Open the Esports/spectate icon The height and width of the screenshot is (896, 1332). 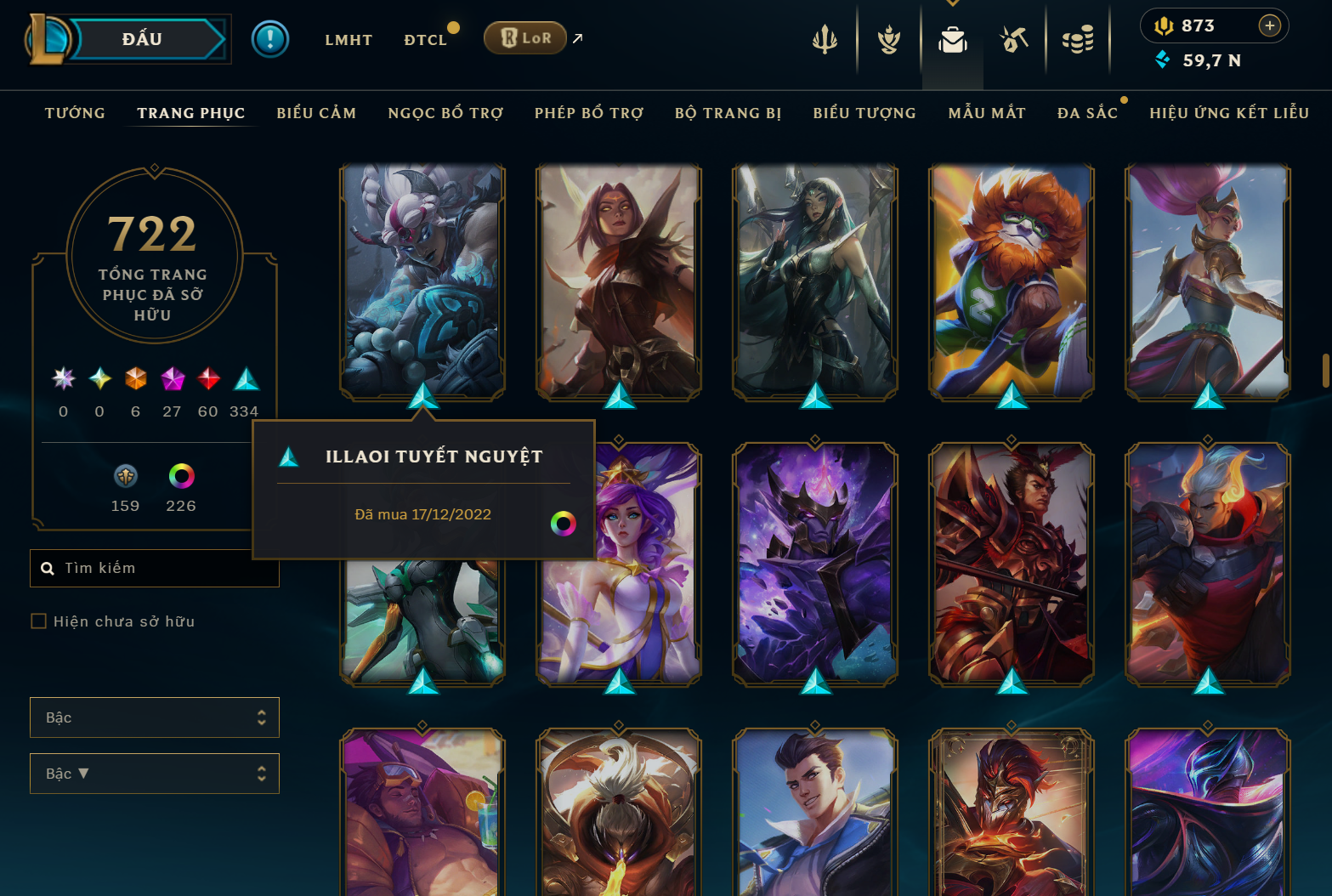click(x=1014, y=38)
